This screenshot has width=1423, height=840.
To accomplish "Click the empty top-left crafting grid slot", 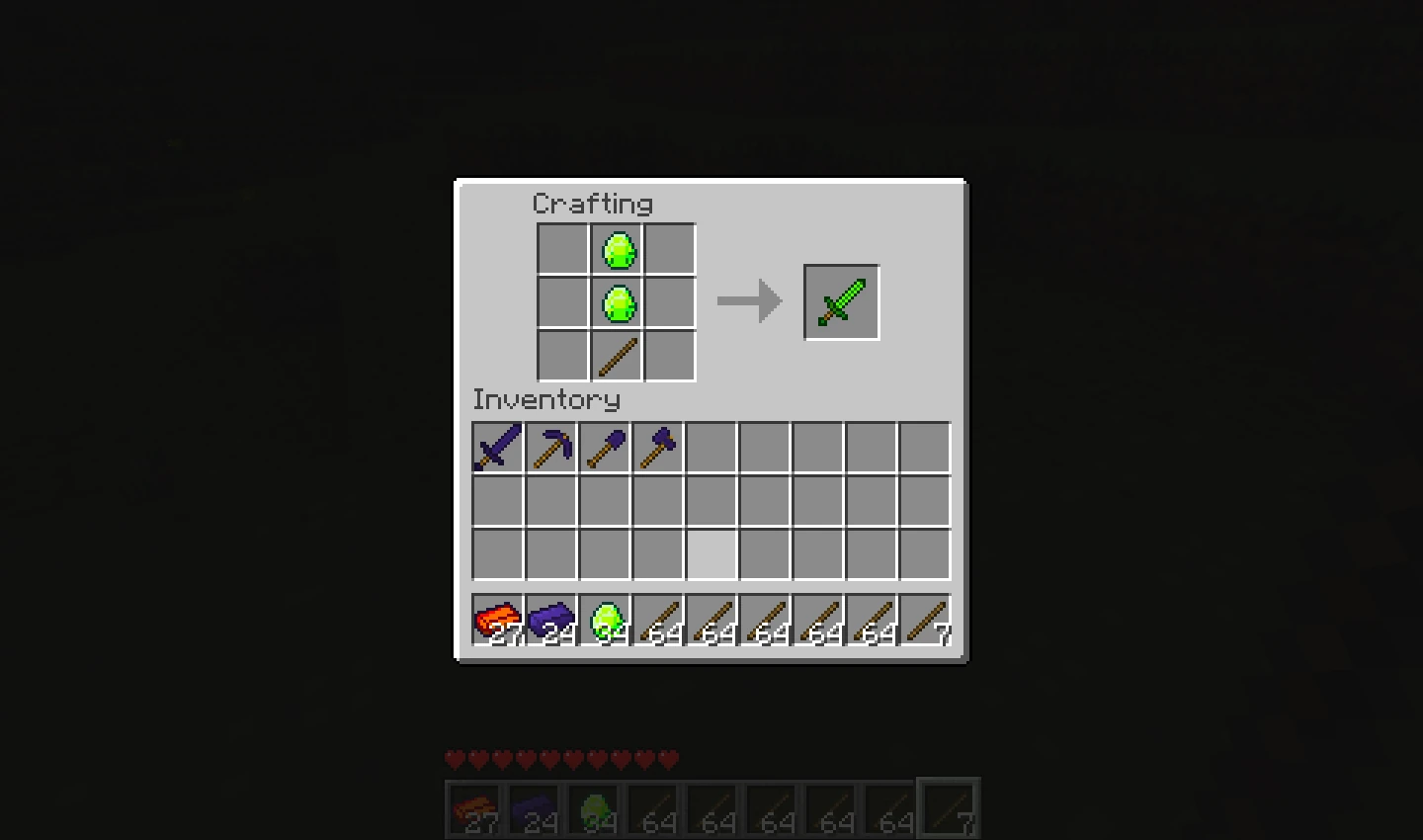I will [563, 248].
